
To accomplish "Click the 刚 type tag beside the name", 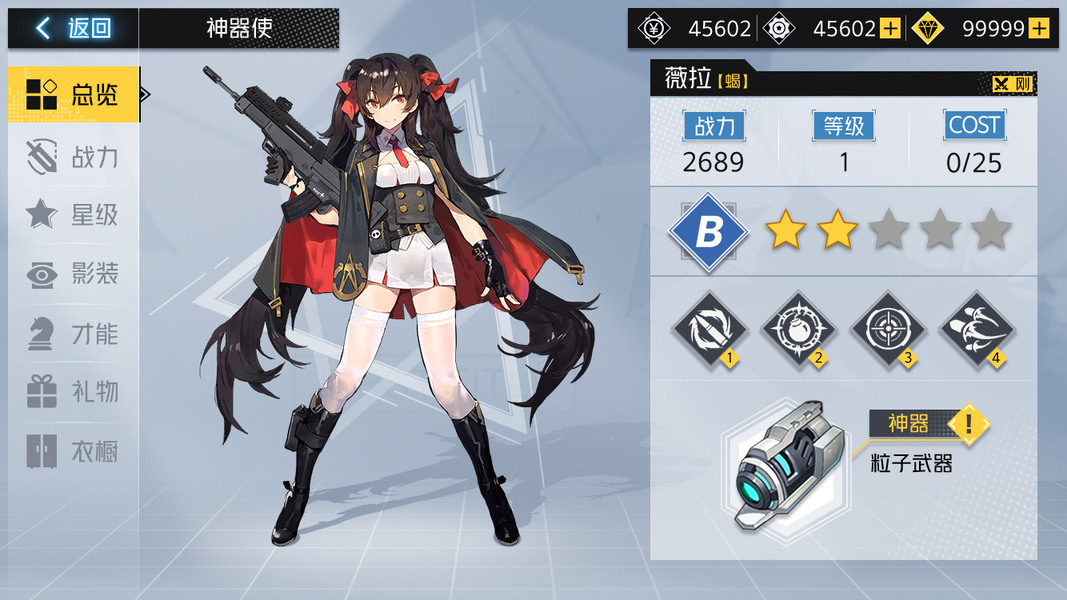I will coord(1012,84).
